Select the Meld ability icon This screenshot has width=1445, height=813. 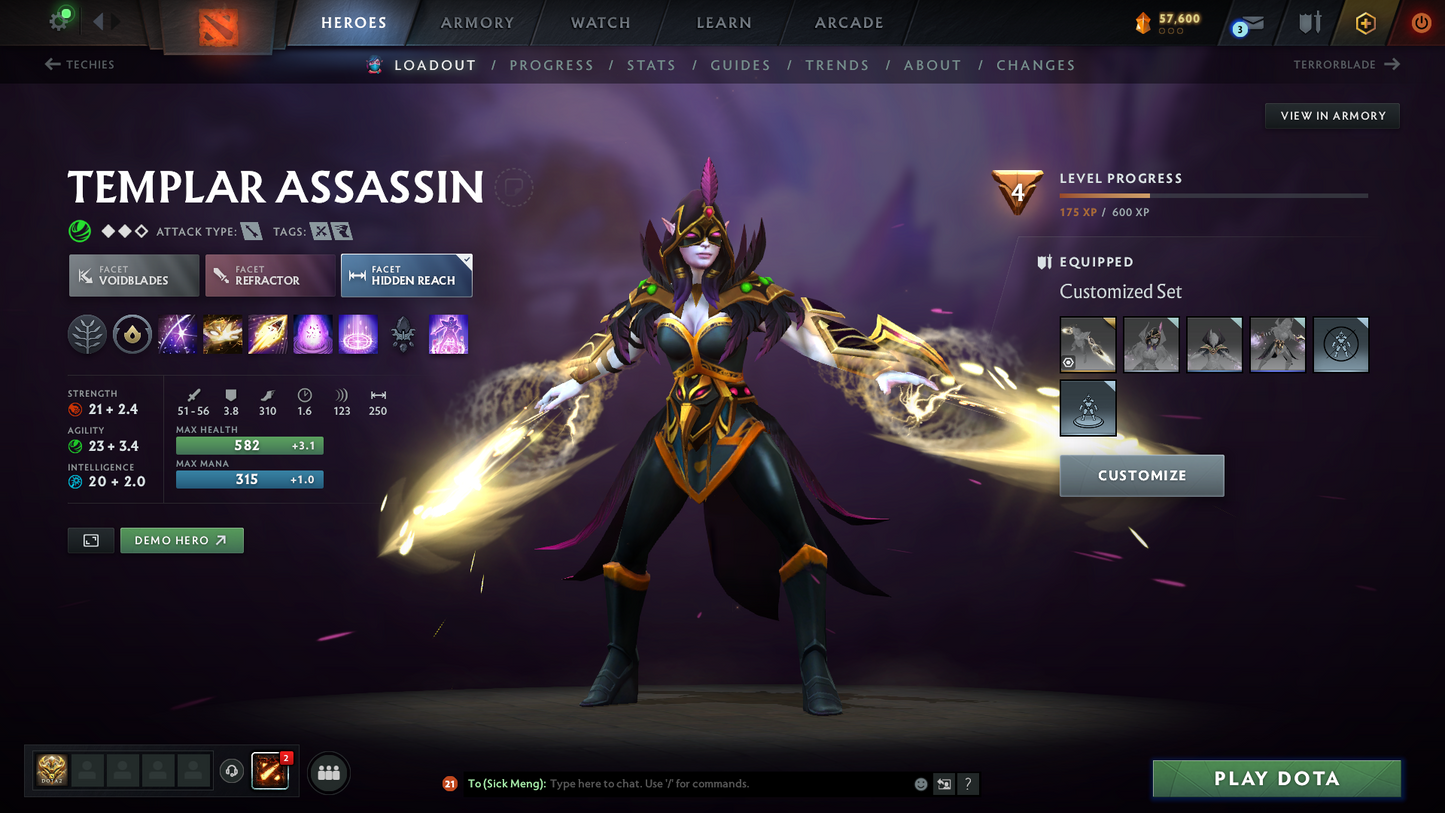(222, 334)
